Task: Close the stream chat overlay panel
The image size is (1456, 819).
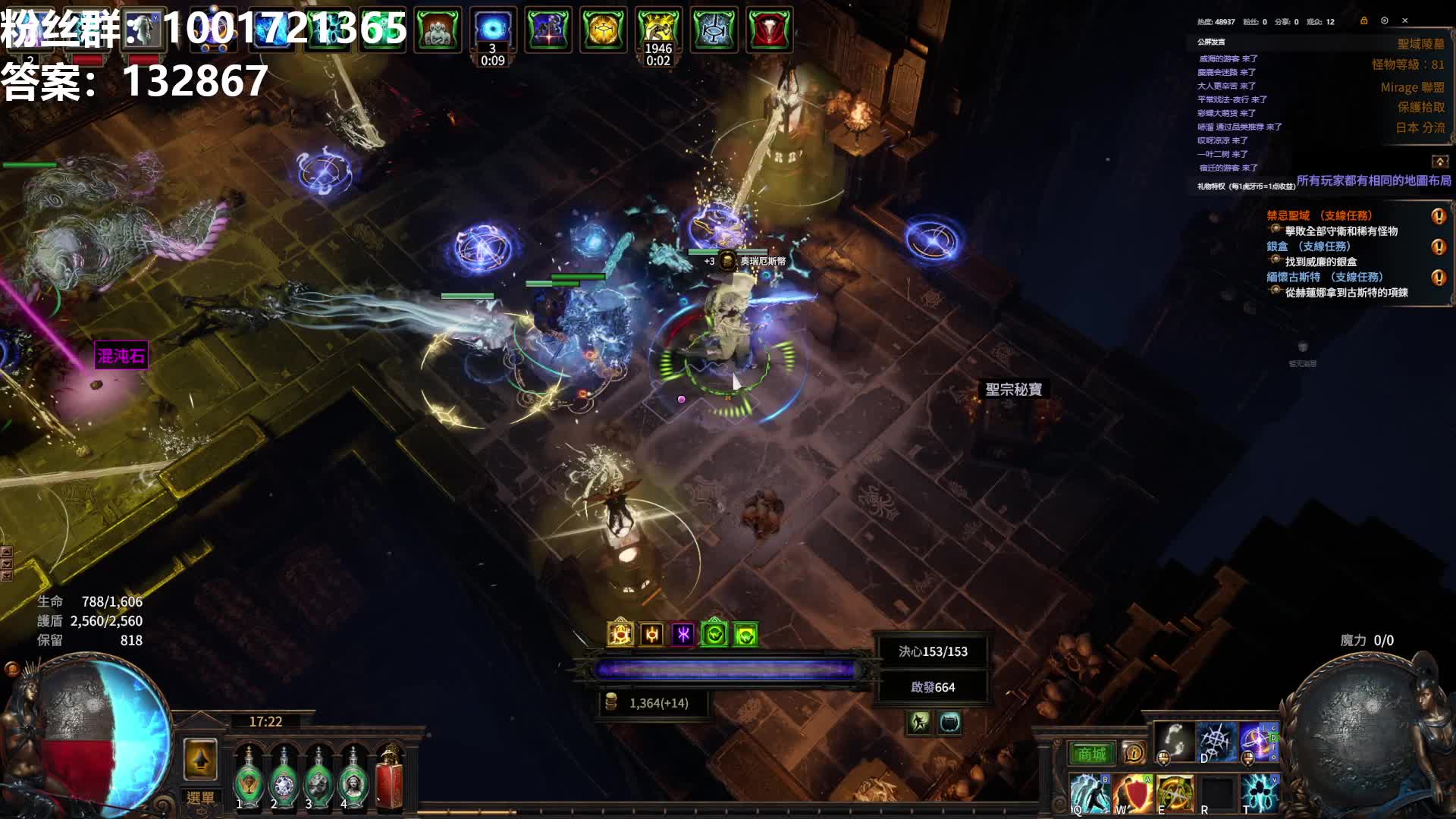Action: pyautogui.click(x=1404, y=20)
